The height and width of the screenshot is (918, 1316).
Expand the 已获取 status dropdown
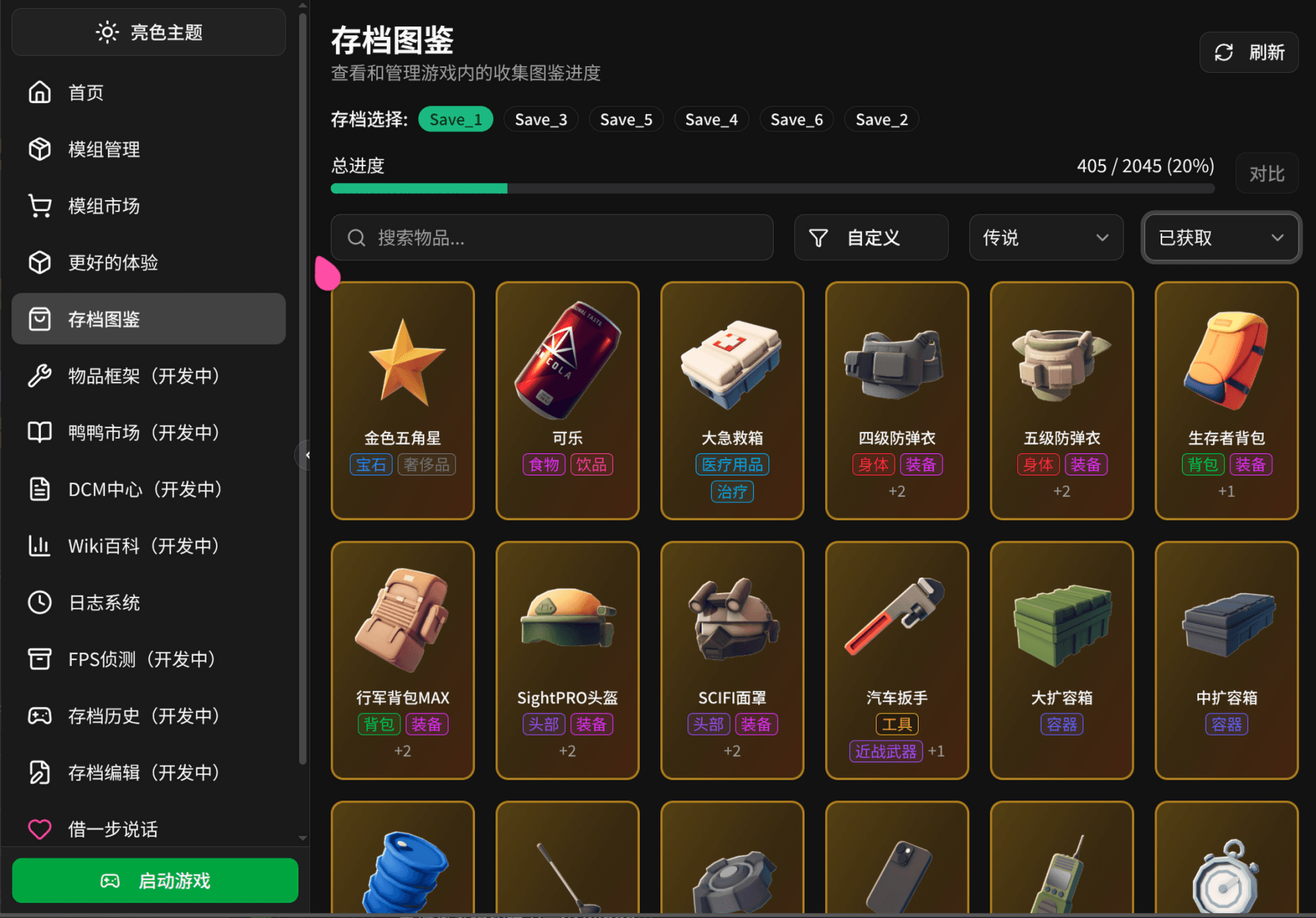click(x=1220, y=237)
